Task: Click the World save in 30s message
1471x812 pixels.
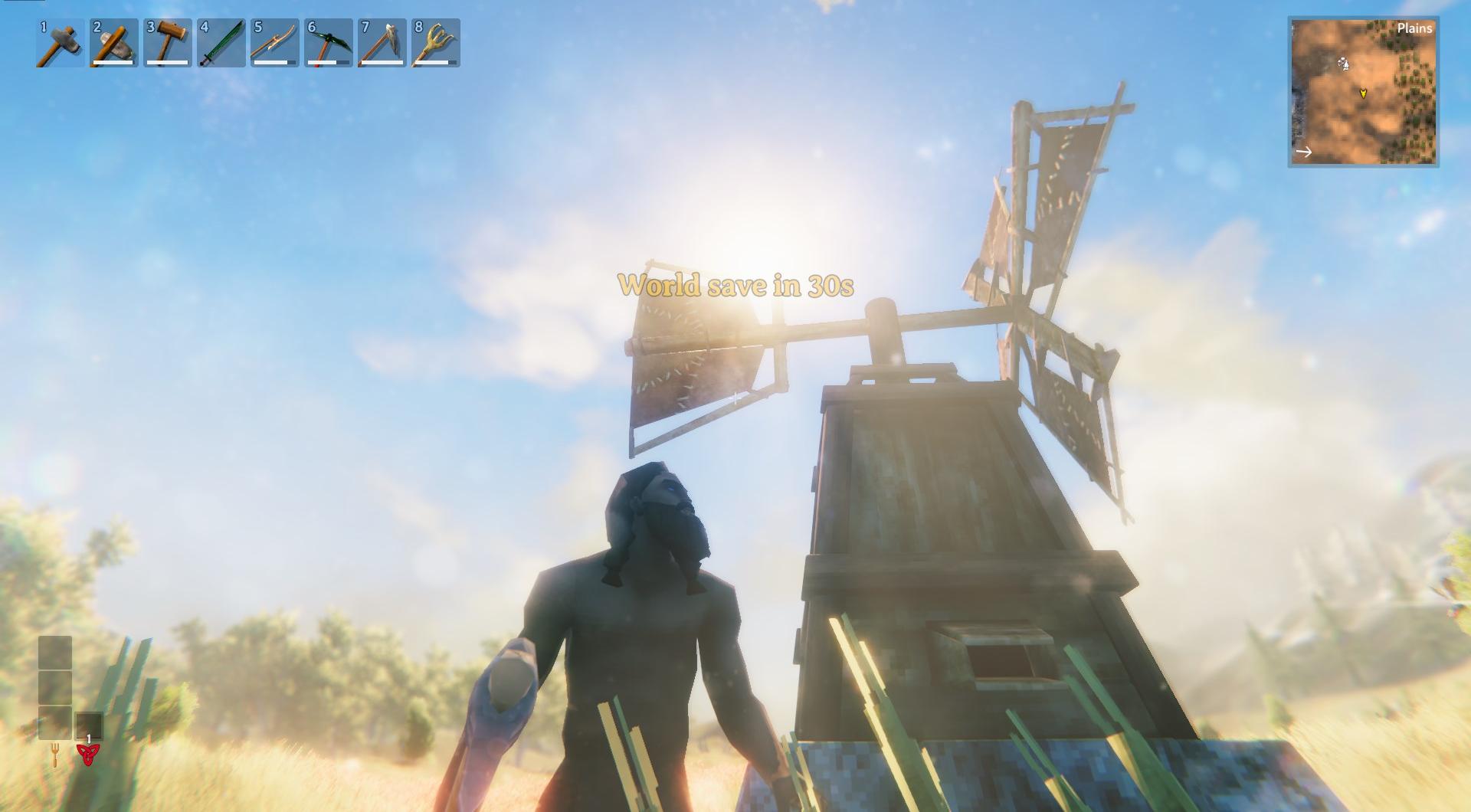Action: point(738,287)
